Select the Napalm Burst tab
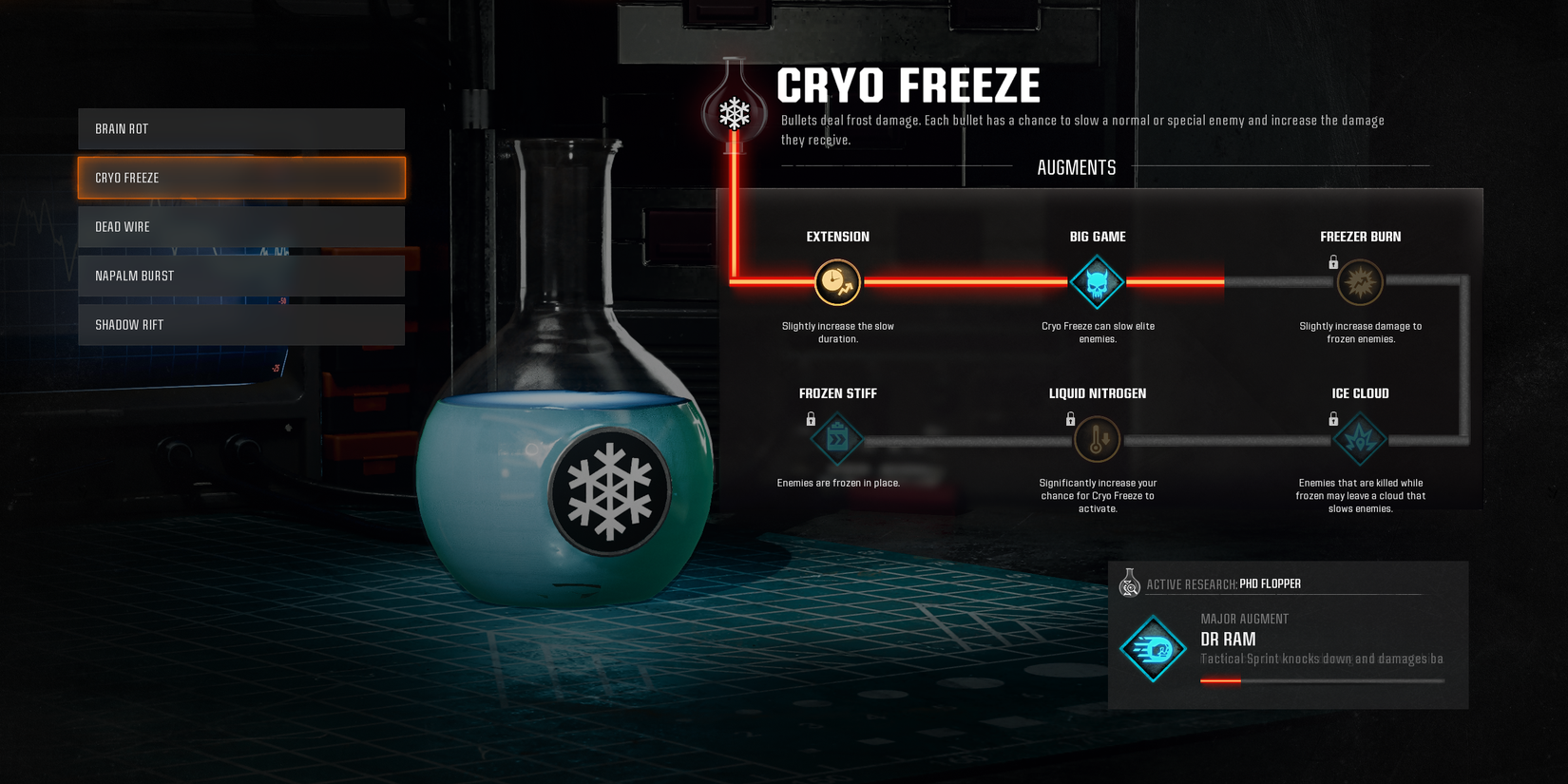Viewport: 1568px width, 784px height. [240, 275]
